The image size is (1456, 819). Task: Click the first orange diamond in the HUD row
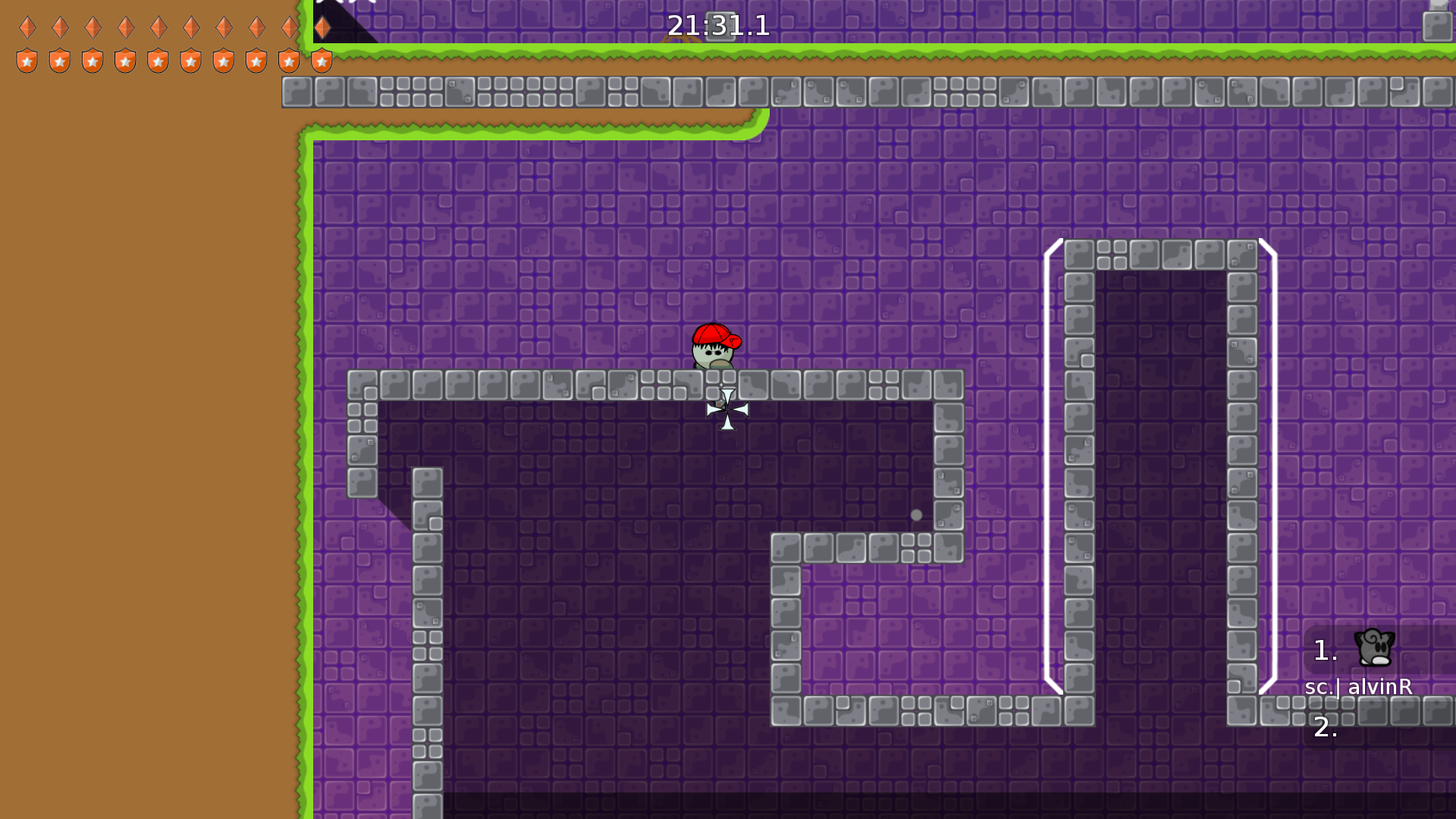[x=27, y=28]
